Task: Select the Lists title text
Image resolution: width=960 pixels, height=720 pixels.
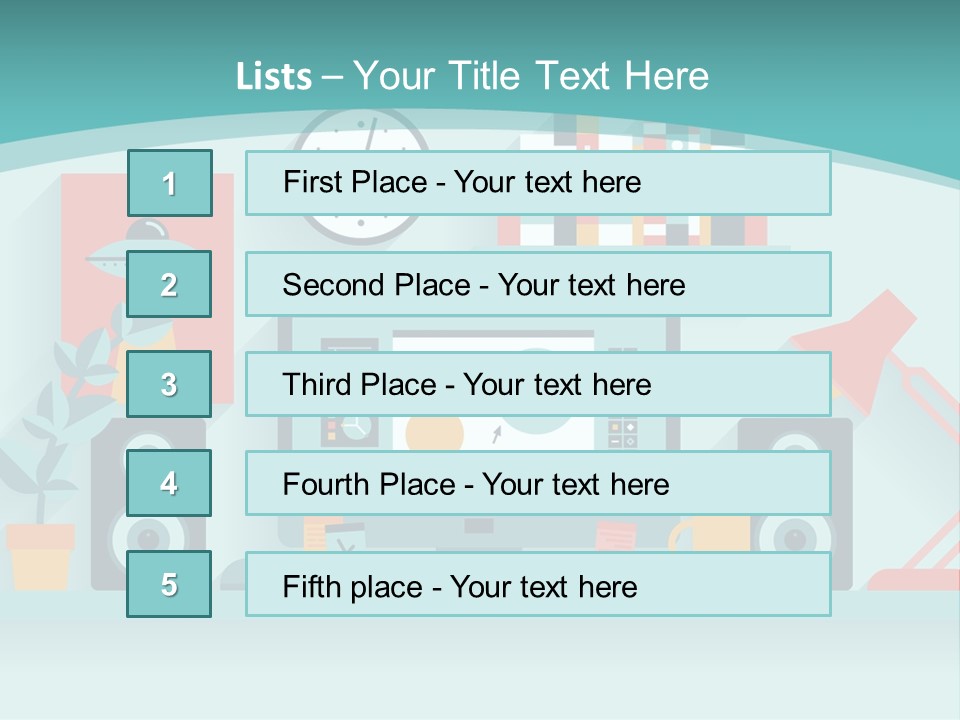Action: point(472,76)
